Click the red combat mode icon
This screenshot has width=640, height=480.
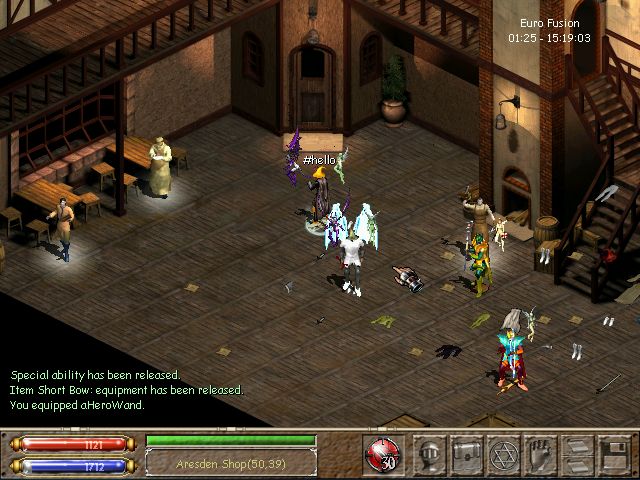[382, 453]
